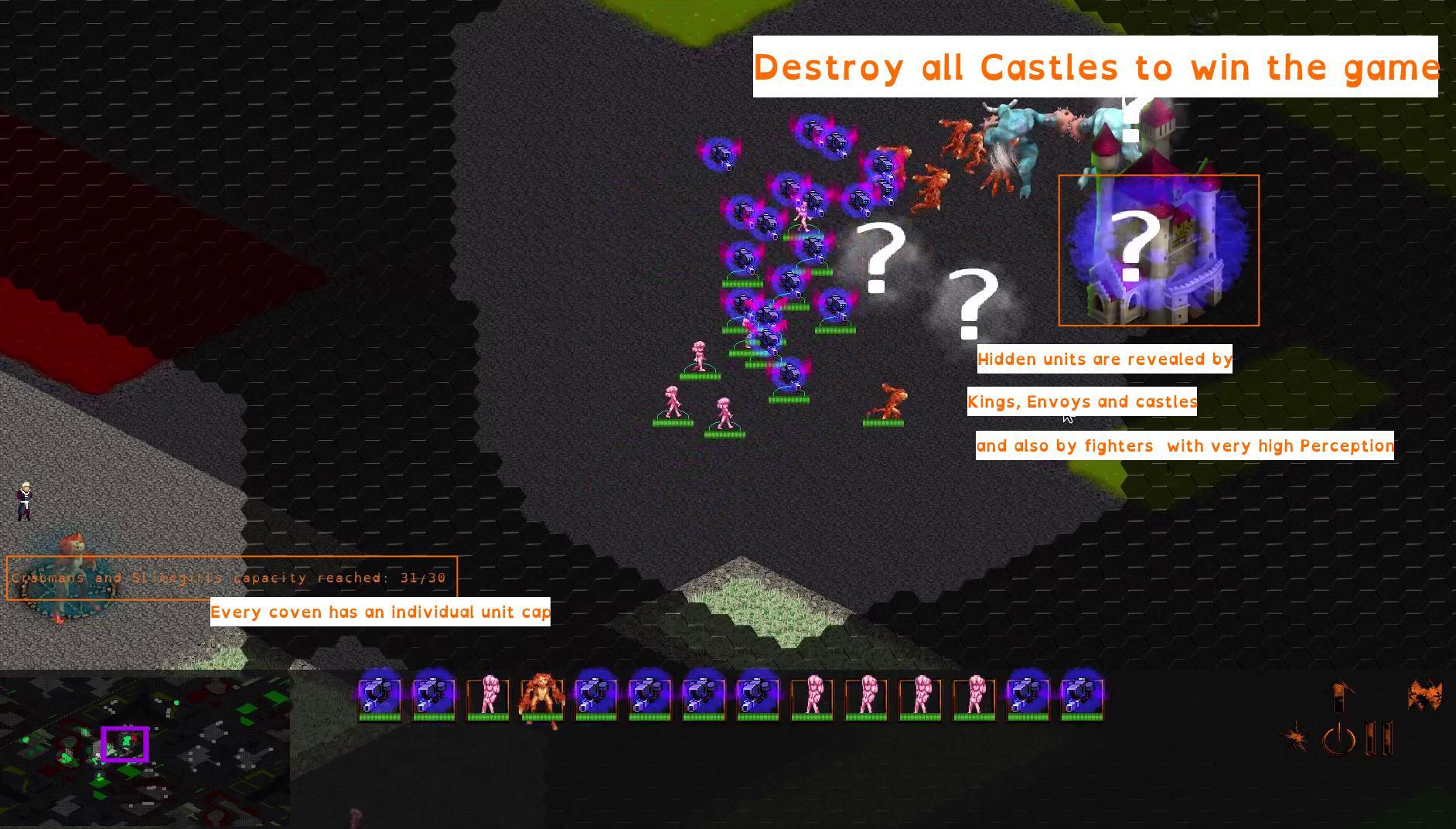Click the fiery wings emblem in bottom-right corner
The width and height of the screenshot is (1456, 829).
(1424, 694)
